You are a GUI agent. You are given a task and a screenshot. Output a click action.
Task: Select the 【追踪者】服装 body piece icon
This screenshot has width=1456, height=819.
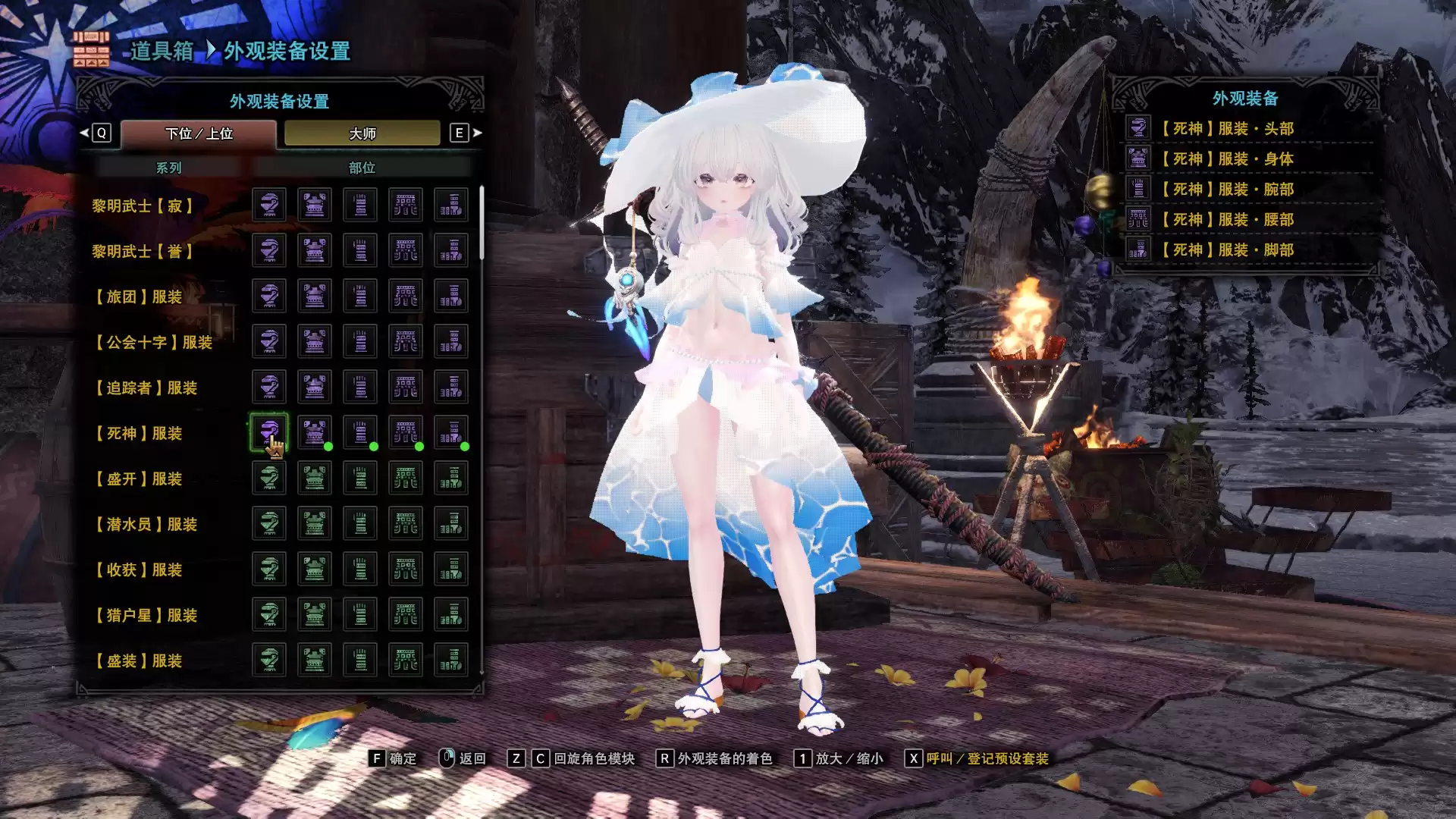tap(315, 387)
